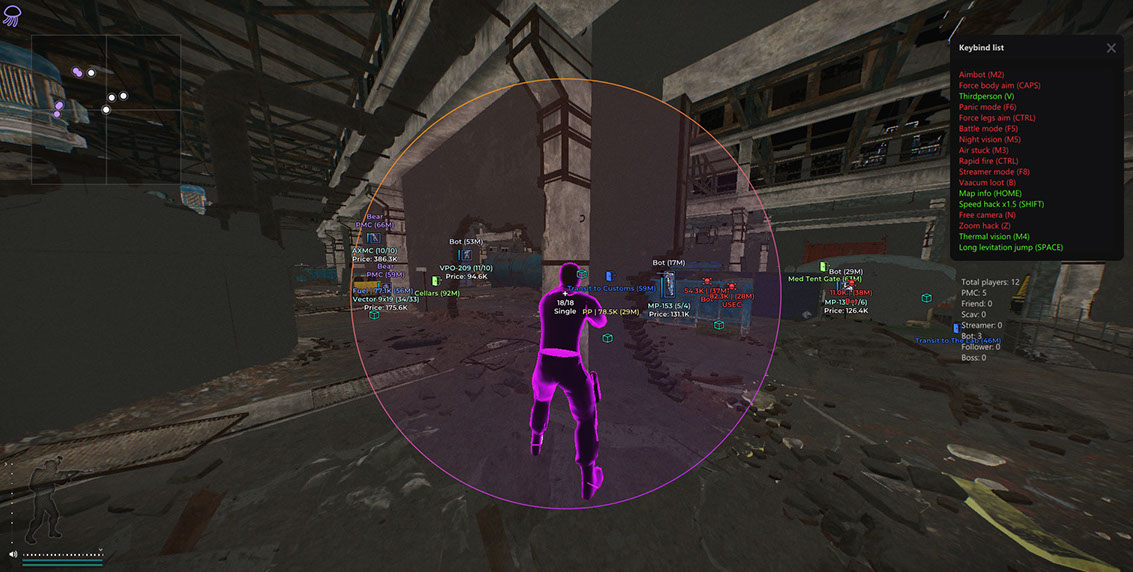Select the Night vision (M5) keybind row
The width and height of the screenshot is (1133, 572).
(x=989, y=139)
